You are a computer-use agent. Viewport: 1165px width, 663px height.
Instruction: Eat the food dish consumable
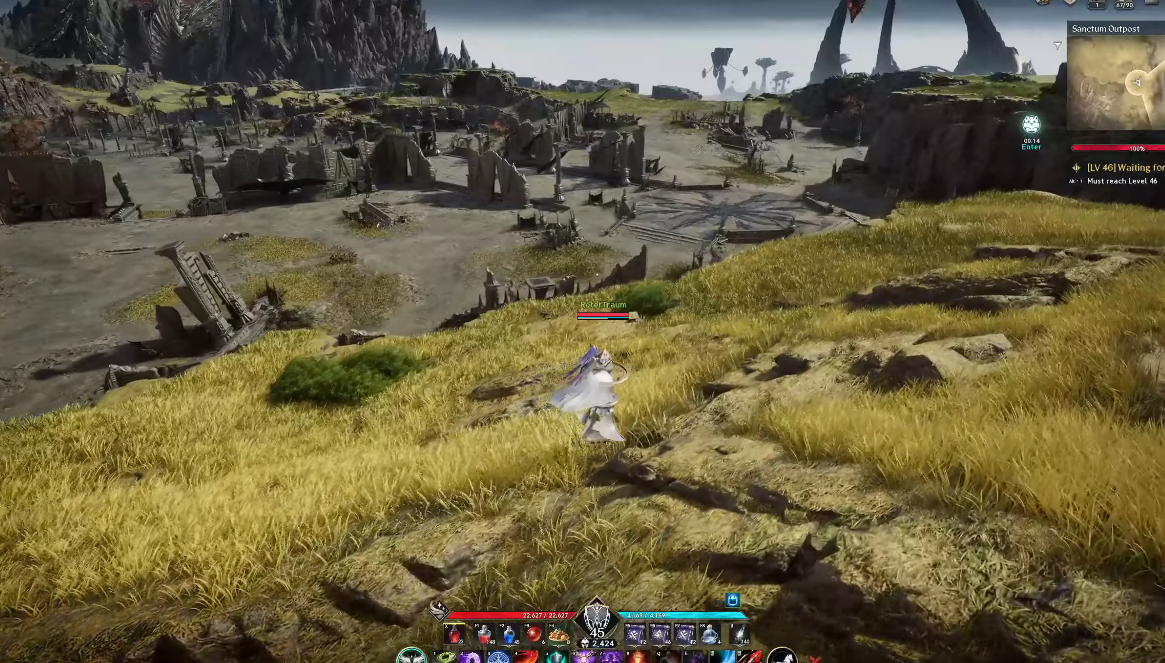[x=557, y=634]
